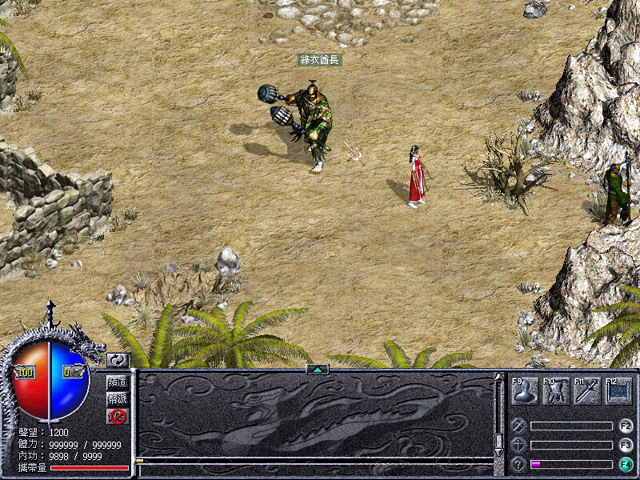Open the F11 sword skills panel
640x480 pixels.
[x=587, y=391]
